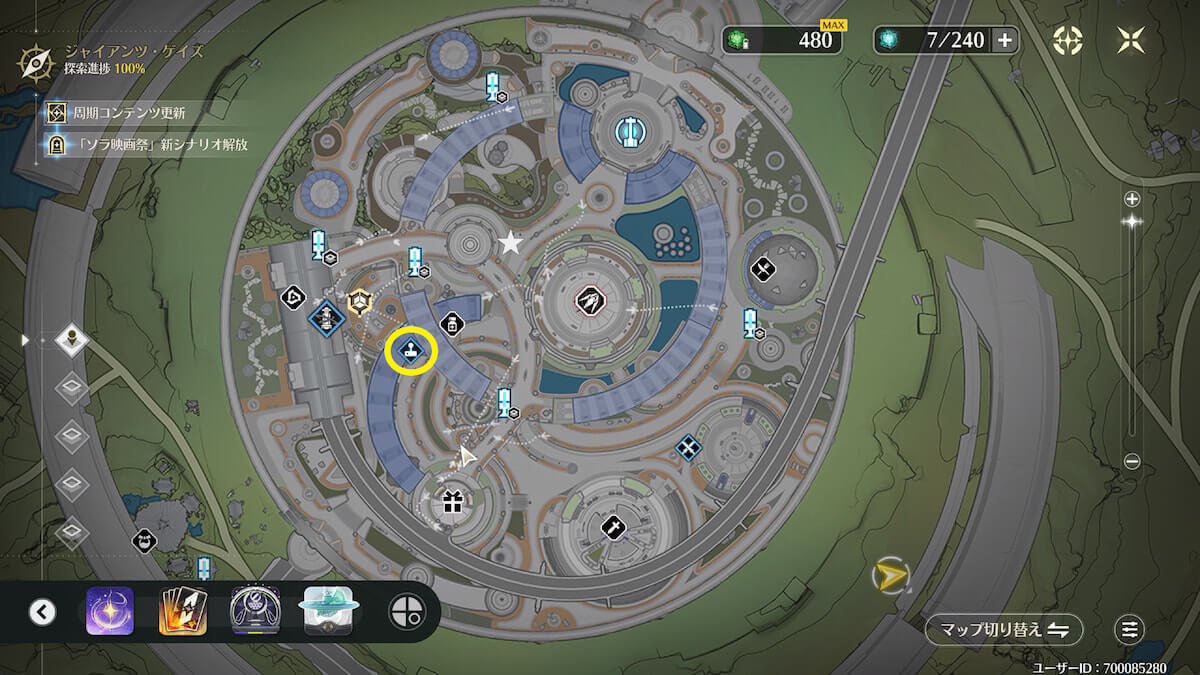1200x675 pixels.
Task: Select the yellow arrow quest tracking icon
Action: point(888,575)
